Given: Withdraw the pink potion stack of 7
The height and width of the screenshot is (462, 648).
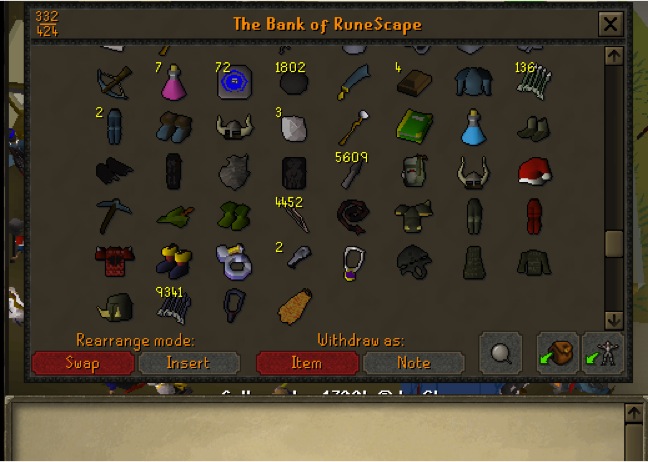Looking at the screenshot, I should [175, 83].
